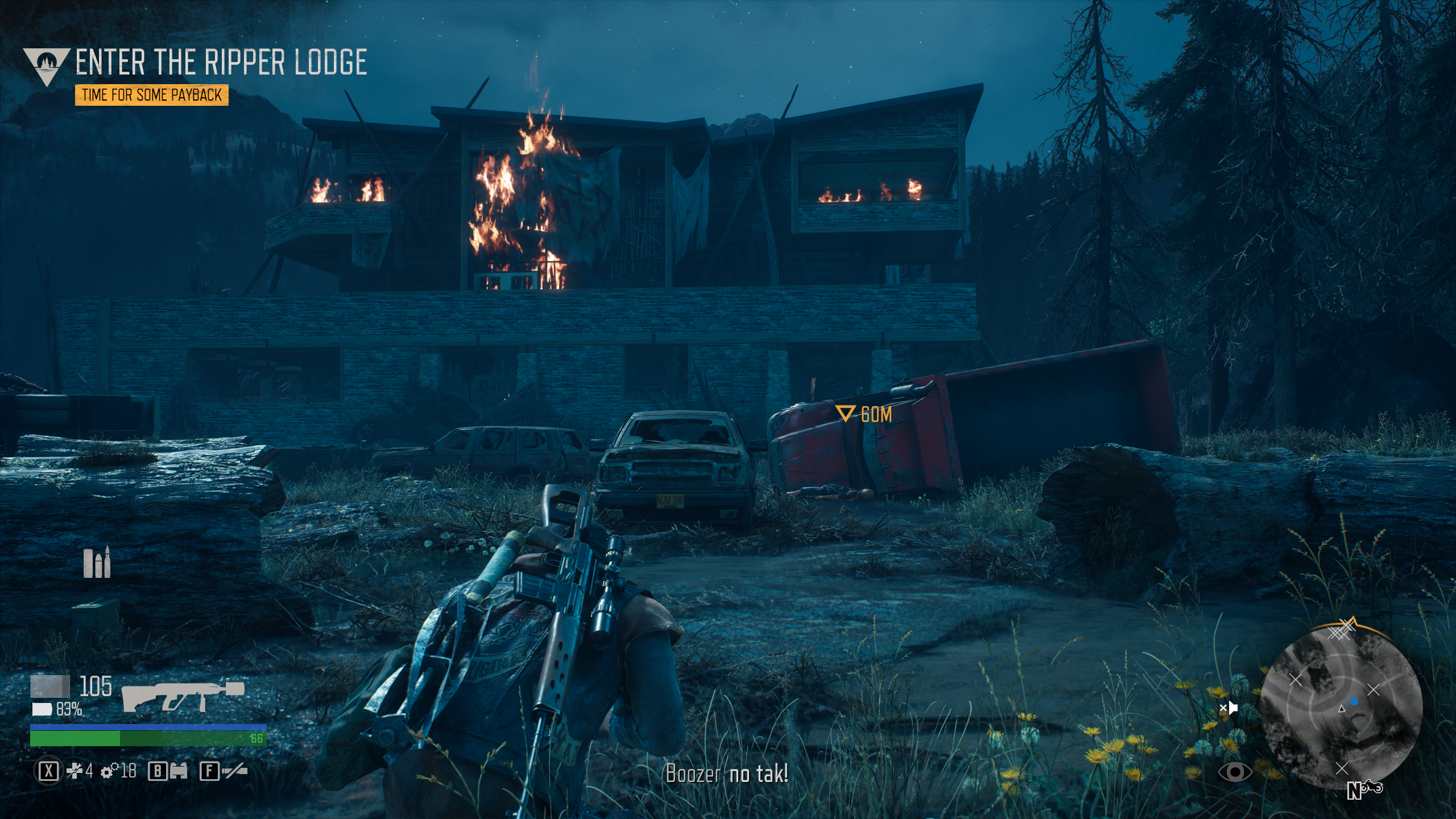Activate the binoculars icon
The width and height of the screenshot is (1456, 819).
click(x=179, y=771)
